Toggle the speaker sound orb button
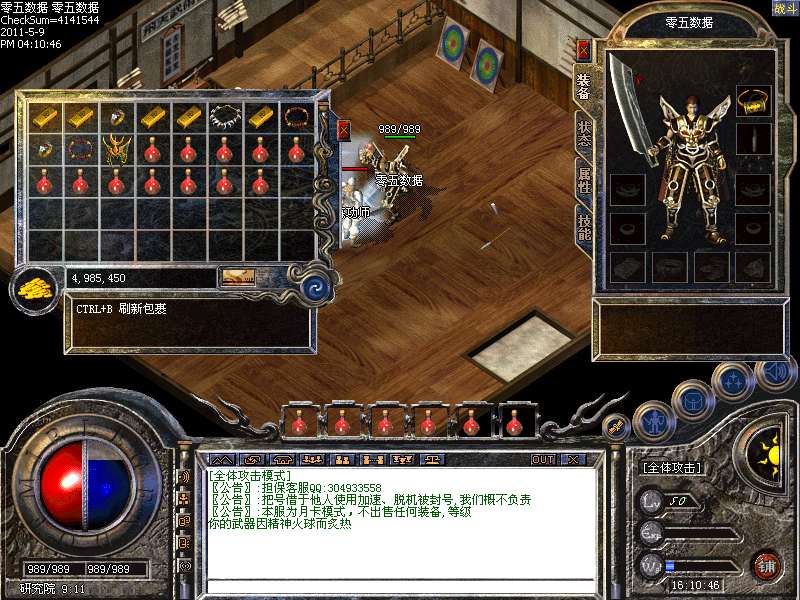The height and width of the screenshot is (600, 800). [773, 373]
